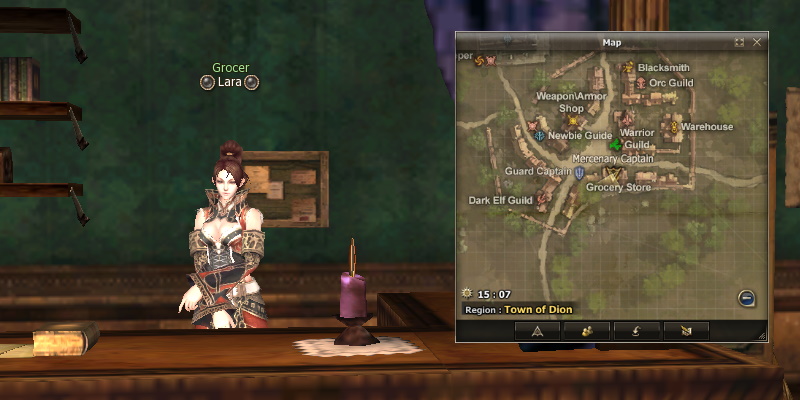The image size is (800, 400).
Task: Click the green Warrior Guild marker
Action: click(x=616, y=145)
